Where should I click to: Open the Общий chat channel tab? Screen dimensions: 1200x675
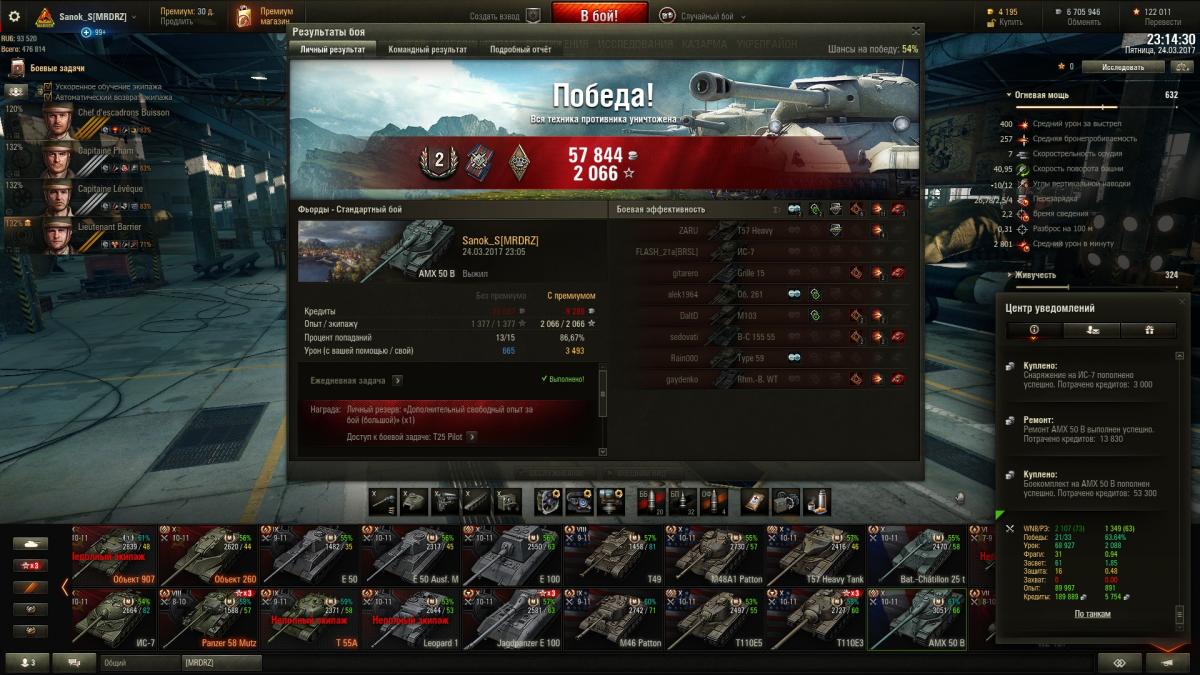tap(139, 662)
